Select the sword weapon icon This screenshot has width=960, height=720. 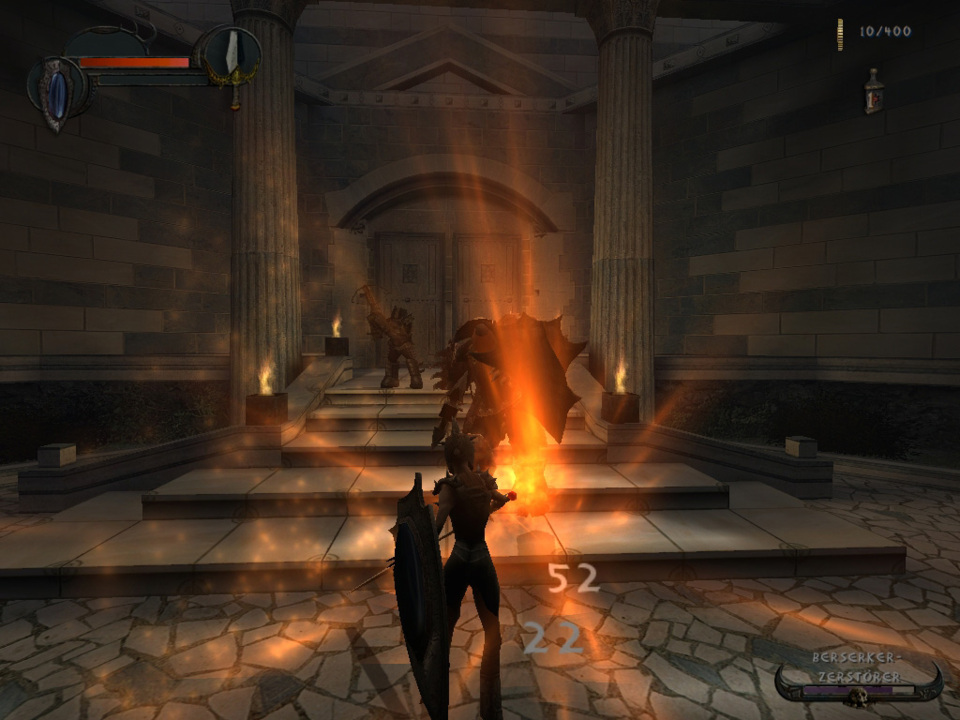(232, 53)
